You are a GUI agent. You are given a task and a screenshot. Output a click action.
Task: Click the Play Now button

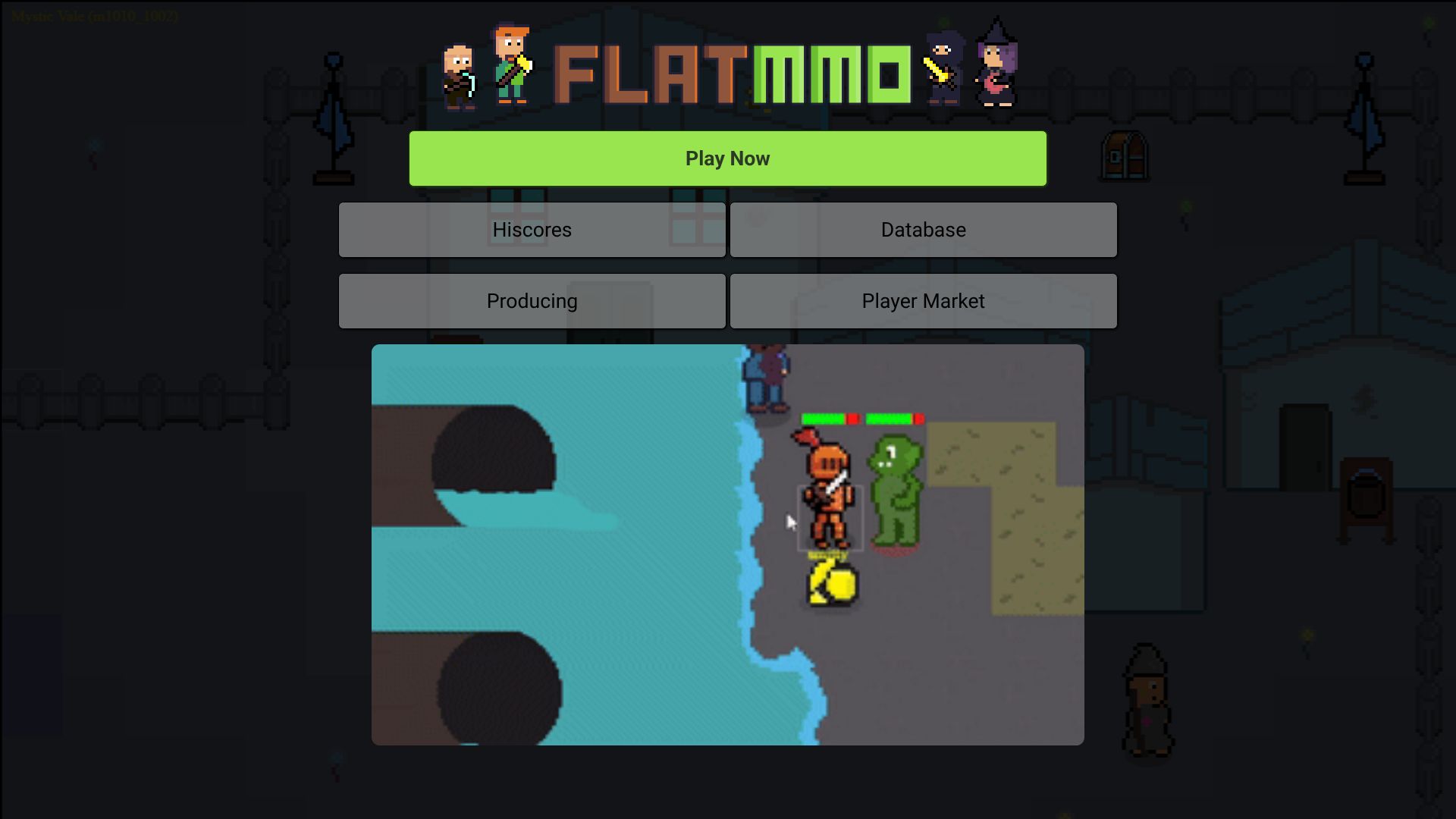[726, 158]
